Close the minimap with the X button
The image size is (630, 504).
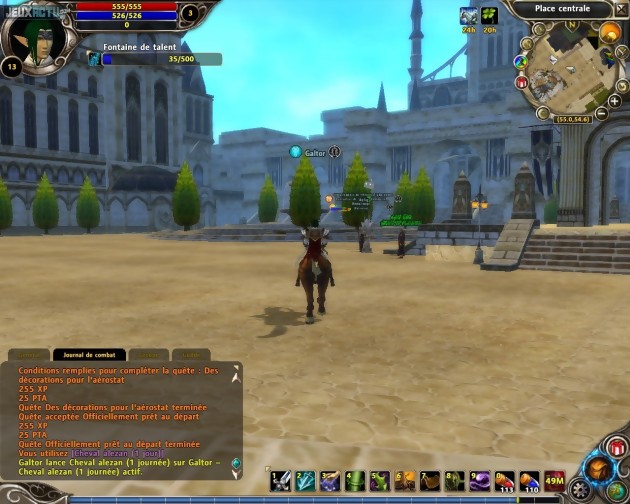tap(619, 9)
